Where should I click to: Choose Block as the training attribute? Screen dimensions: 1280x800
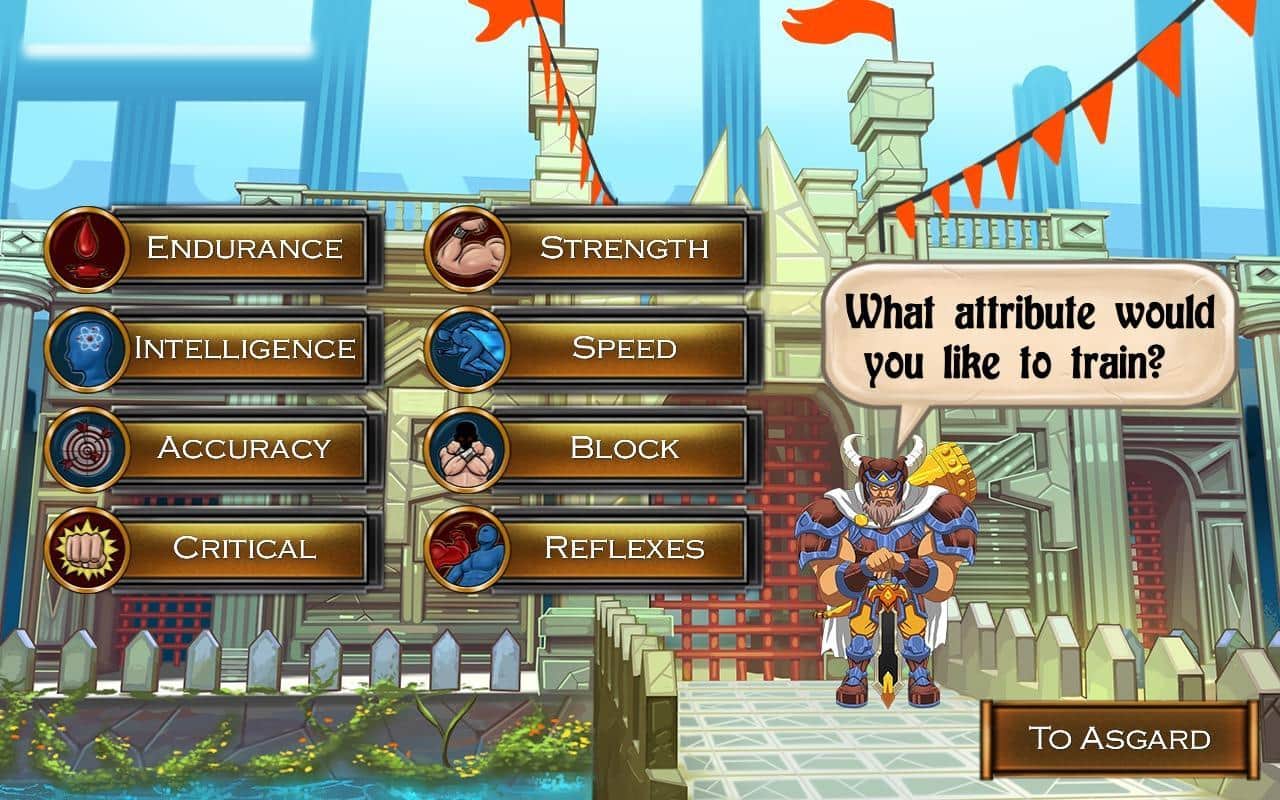624,448
